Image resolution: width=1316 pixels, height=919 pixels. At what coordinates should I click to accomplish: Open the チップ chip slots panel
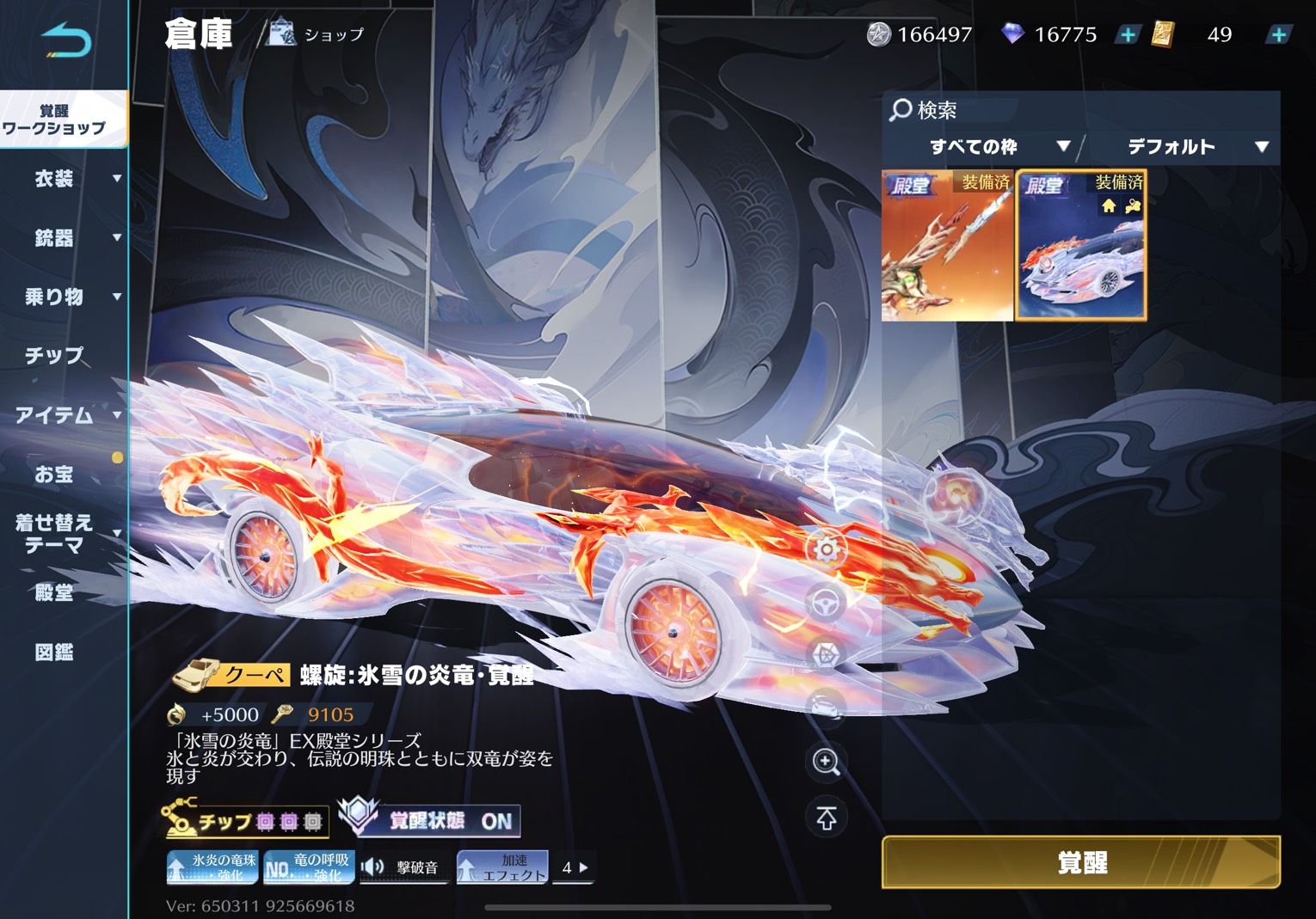tap(245, 820)
